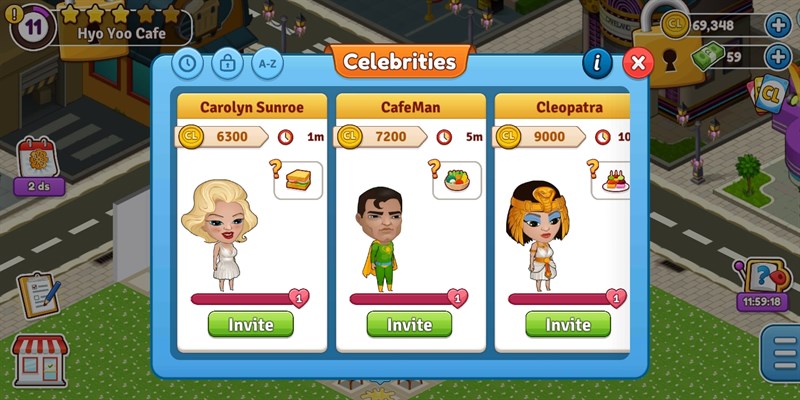The height and width of the screenshot is (400, 800).
Task: Sort celebrities by time using clock icon
Action: [x=188, y=63]
